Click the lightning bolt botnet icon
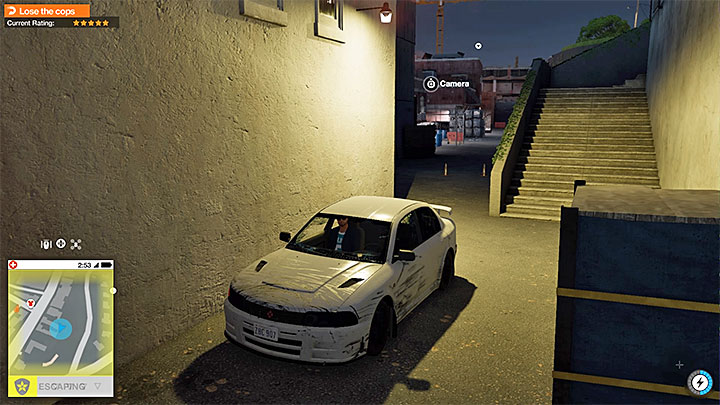720x405 pixels. click(x=699, y=384)
